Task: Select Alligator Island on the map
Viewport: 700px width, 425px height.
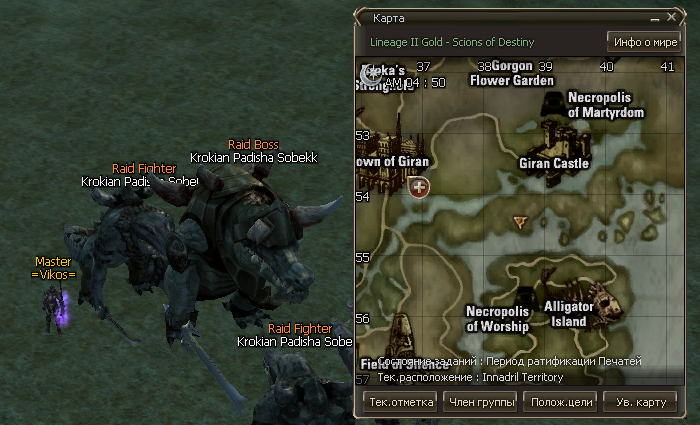Action: point(568,312)
